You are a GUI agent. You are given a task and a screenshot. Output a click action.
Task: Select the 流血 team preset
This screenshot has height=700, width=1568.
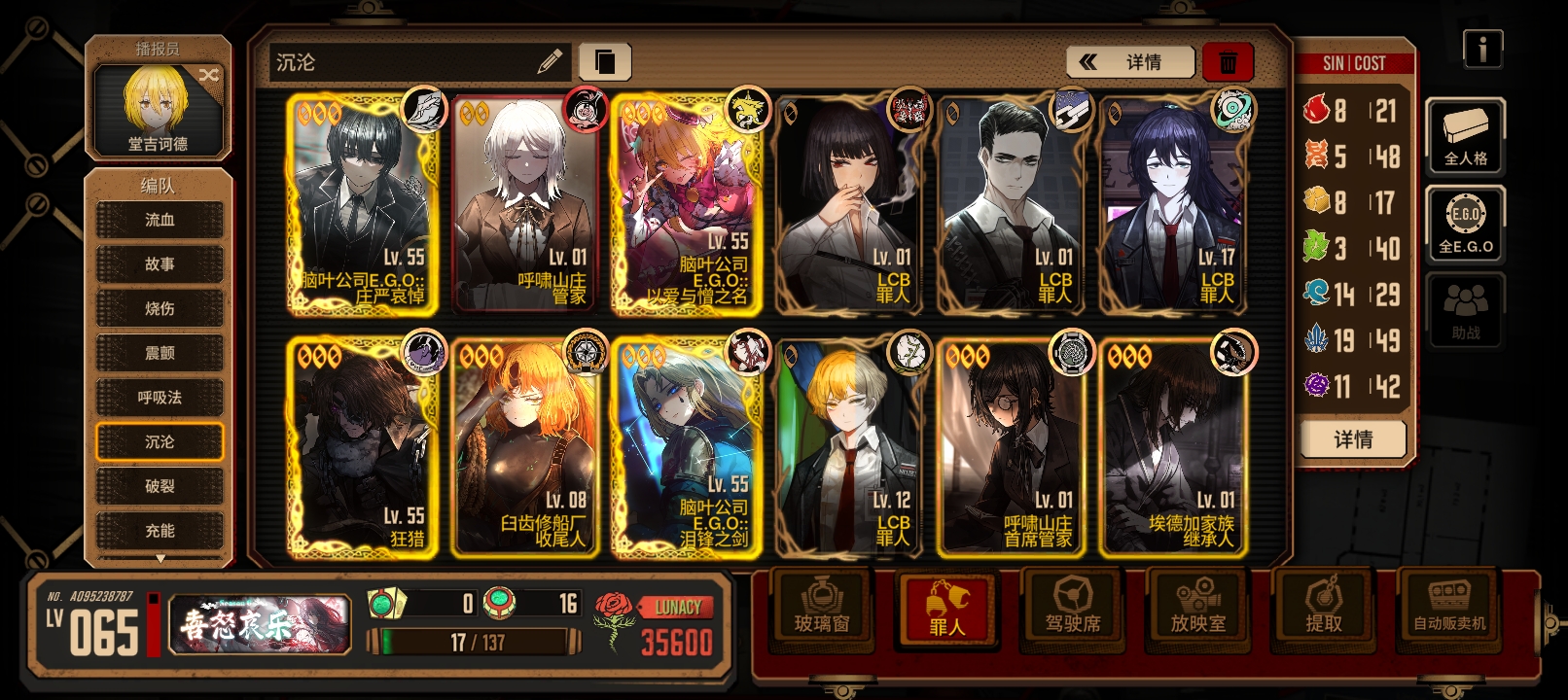tap(159, 220)
